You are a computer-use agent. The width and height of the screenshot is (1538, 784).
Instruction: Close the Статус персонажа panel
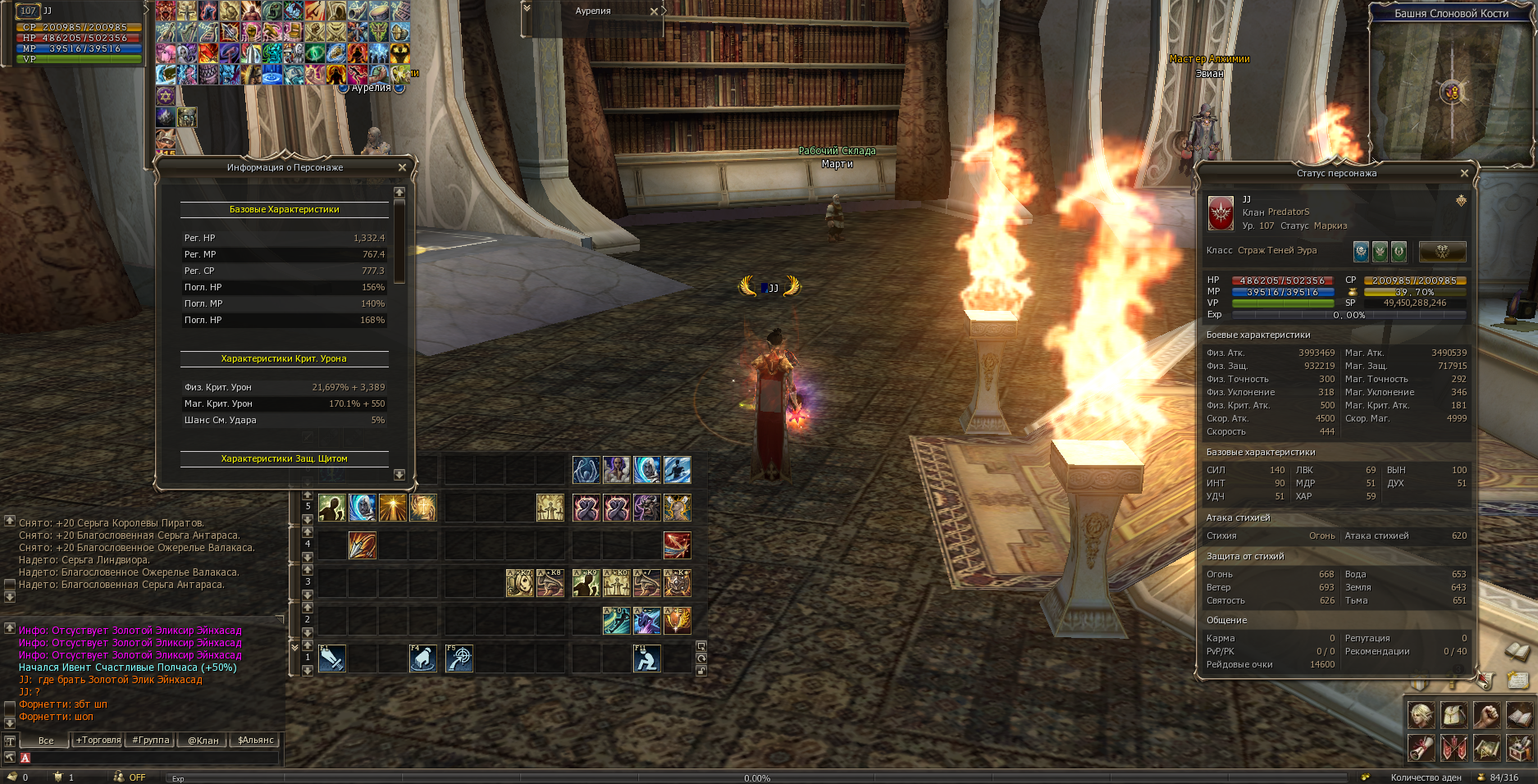coord(1464,173)
